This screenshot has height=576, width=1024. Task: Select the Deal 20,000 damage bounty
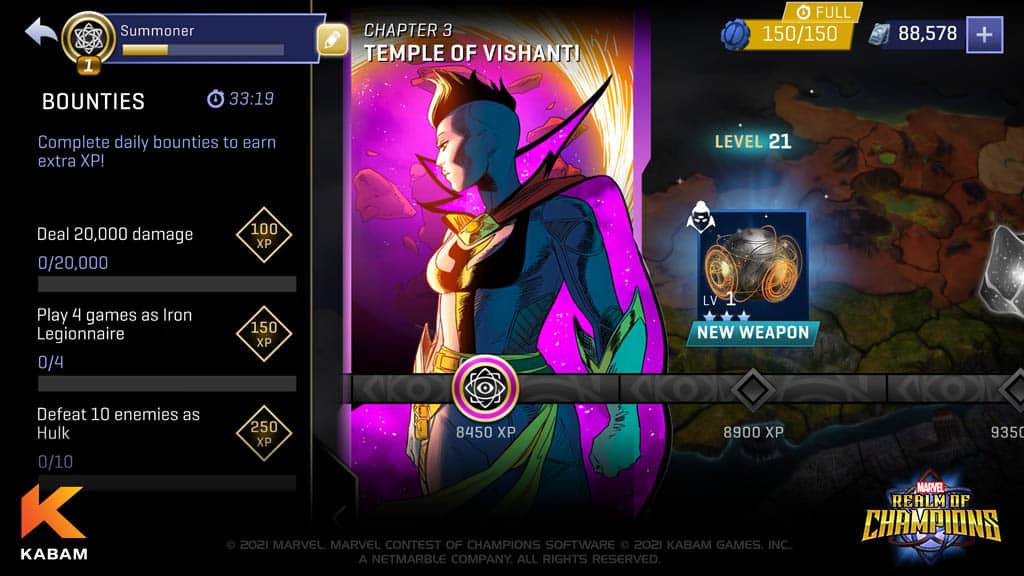(166, 248)
